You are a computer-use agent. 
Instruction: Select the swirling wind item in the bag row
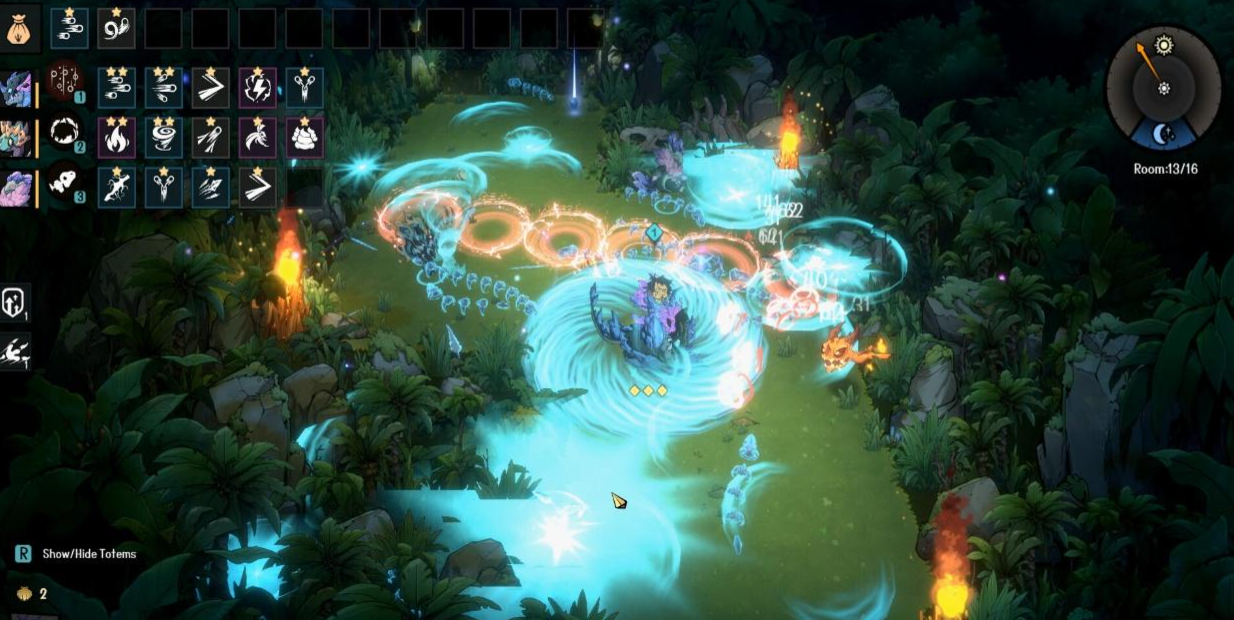tap(116, 29)
